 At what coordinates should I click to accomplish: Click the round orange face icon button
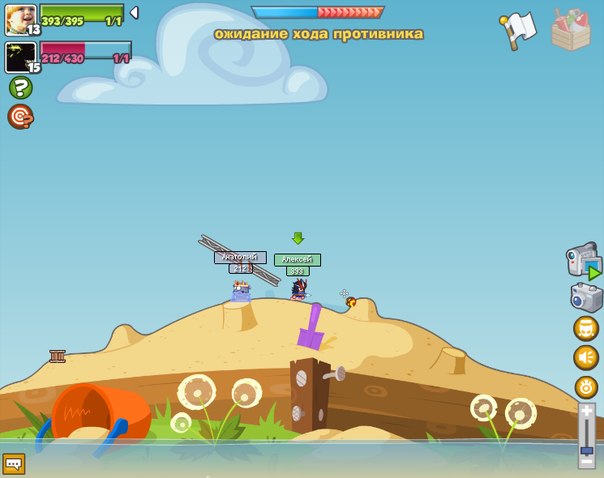click(x=586, y=328)
